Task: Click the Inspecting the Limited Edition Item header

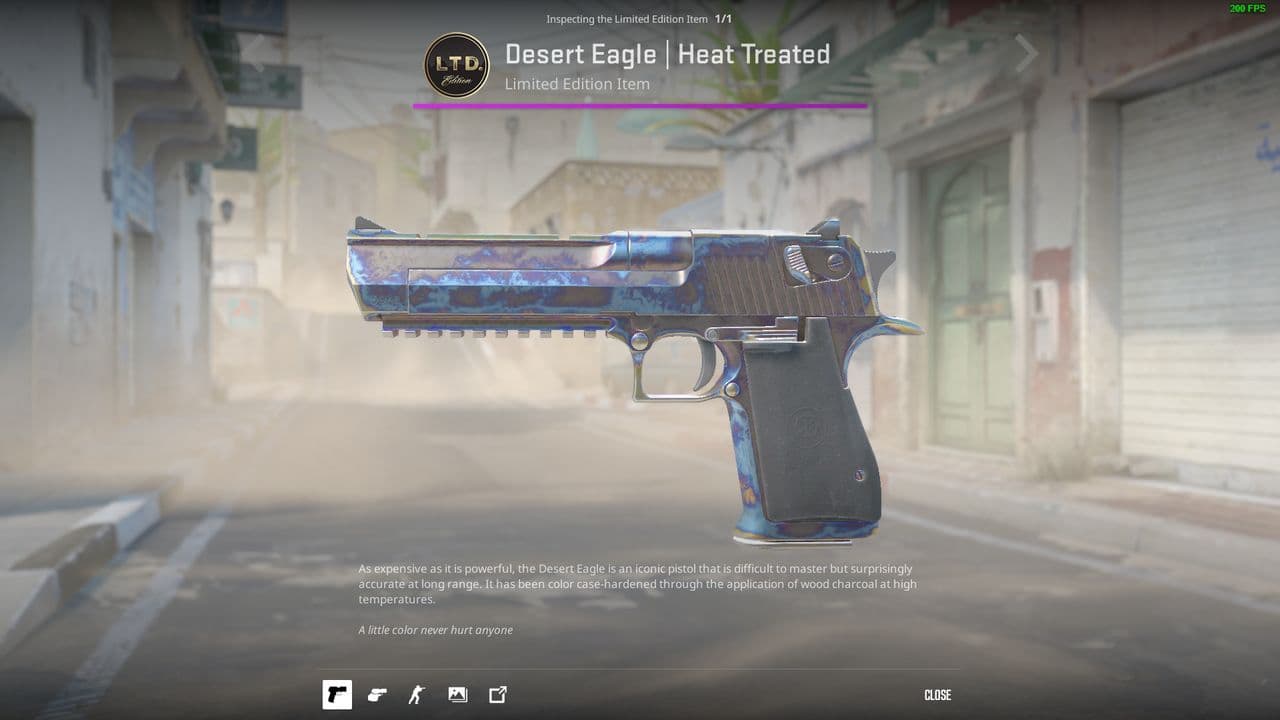Action: click(625, 18)
